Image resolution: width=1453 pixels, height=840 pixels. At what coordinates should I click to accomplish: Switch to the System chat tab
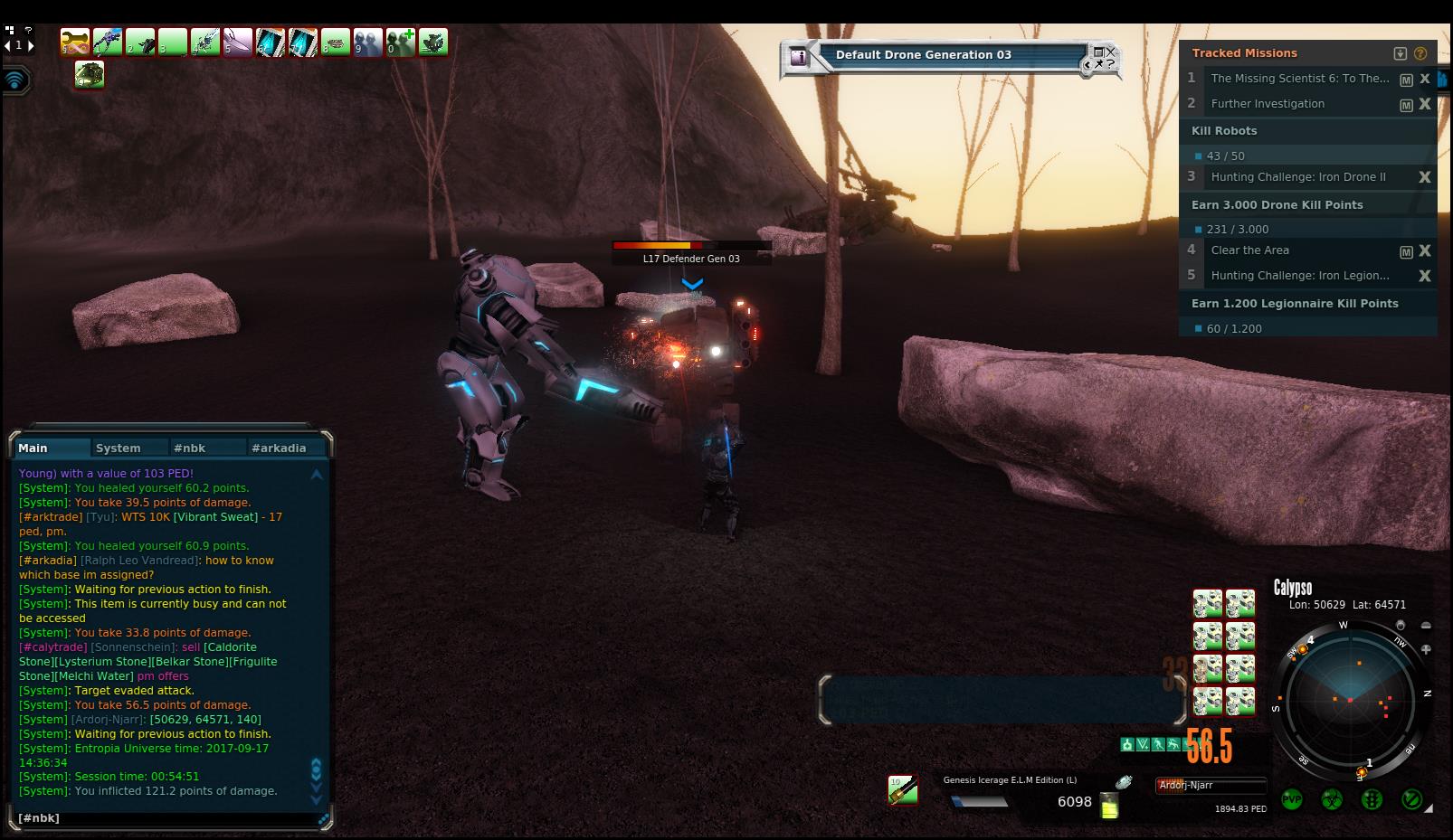click(x=119, y=448)
